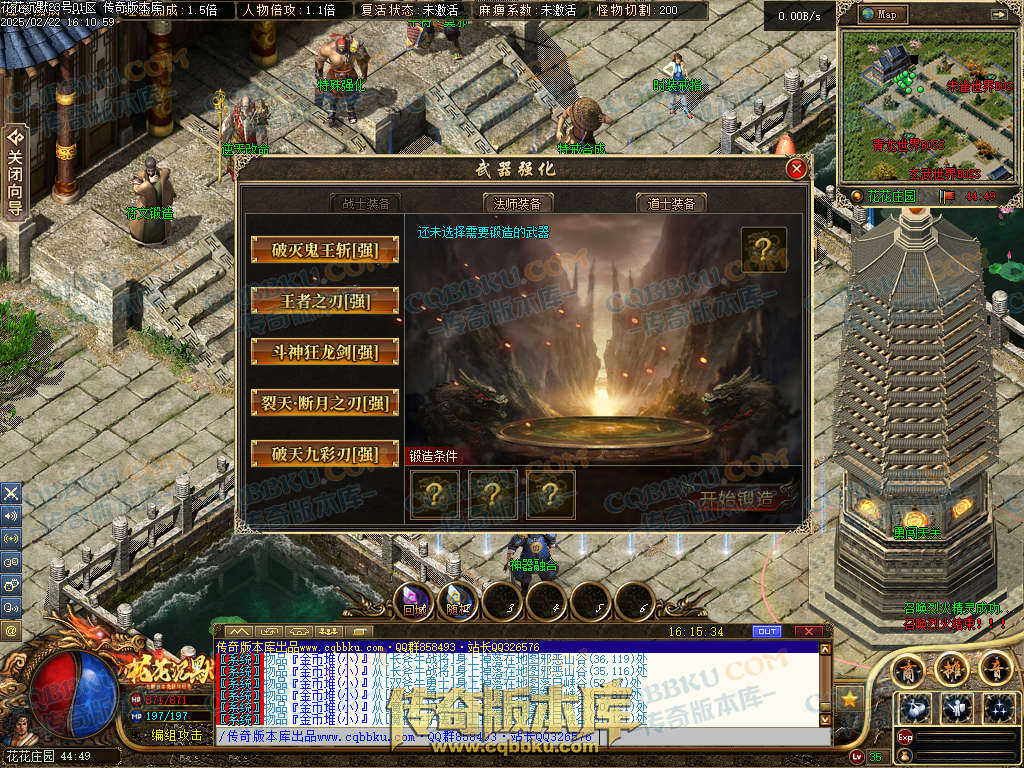Select 裂天·断月之刃[强] from the list
Screen dimensions: 1024x768
[x=325, y=403]
